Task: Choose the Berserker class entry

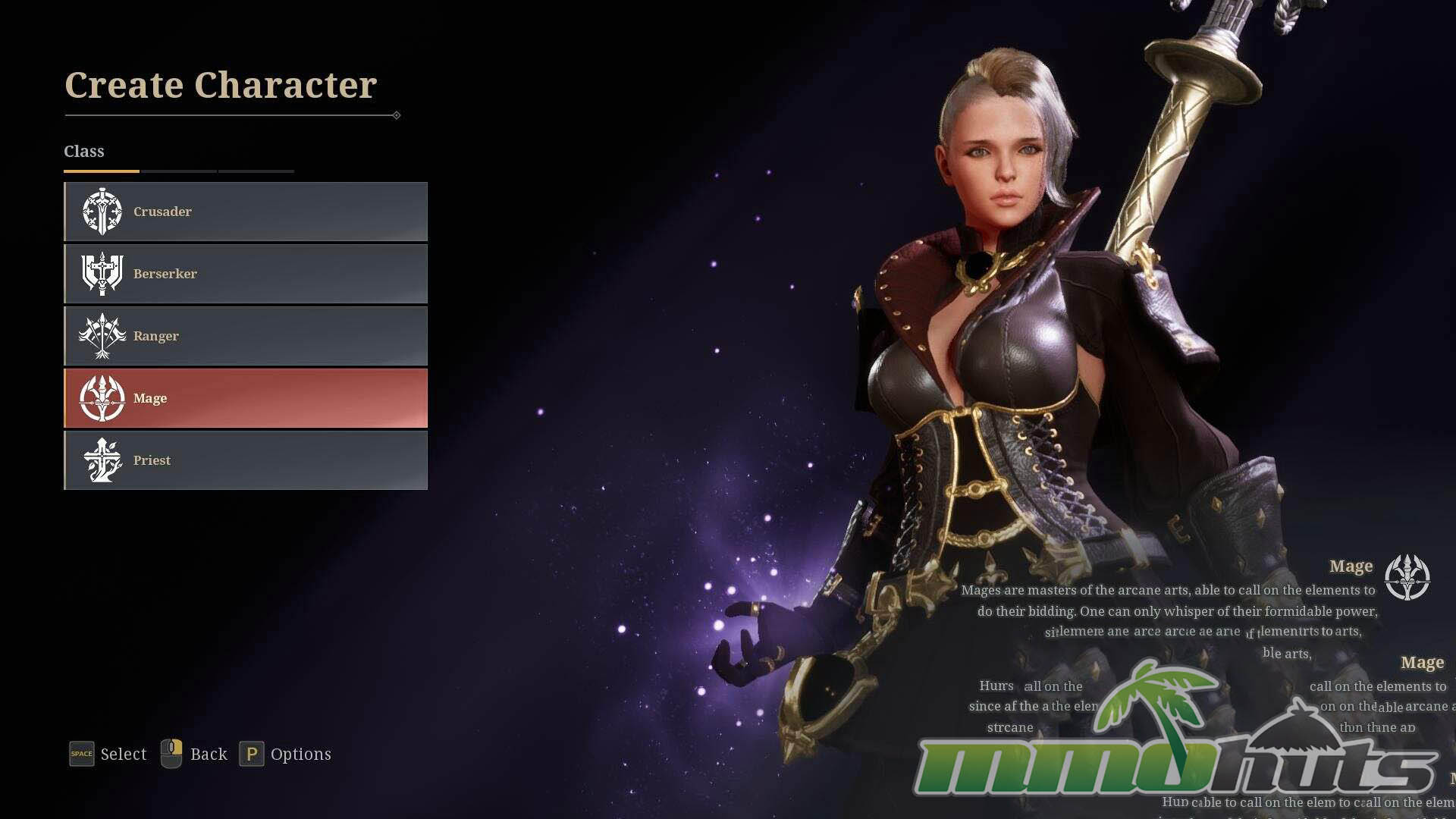Action: (x=246, y=274)
